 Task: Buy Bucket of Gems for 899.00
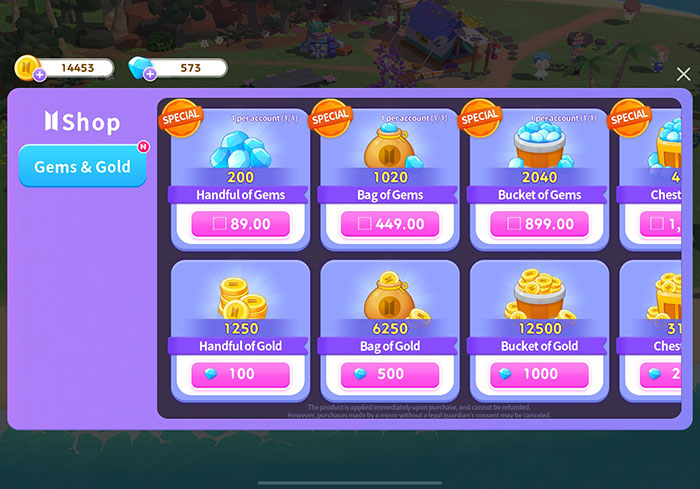click(539, 224)
